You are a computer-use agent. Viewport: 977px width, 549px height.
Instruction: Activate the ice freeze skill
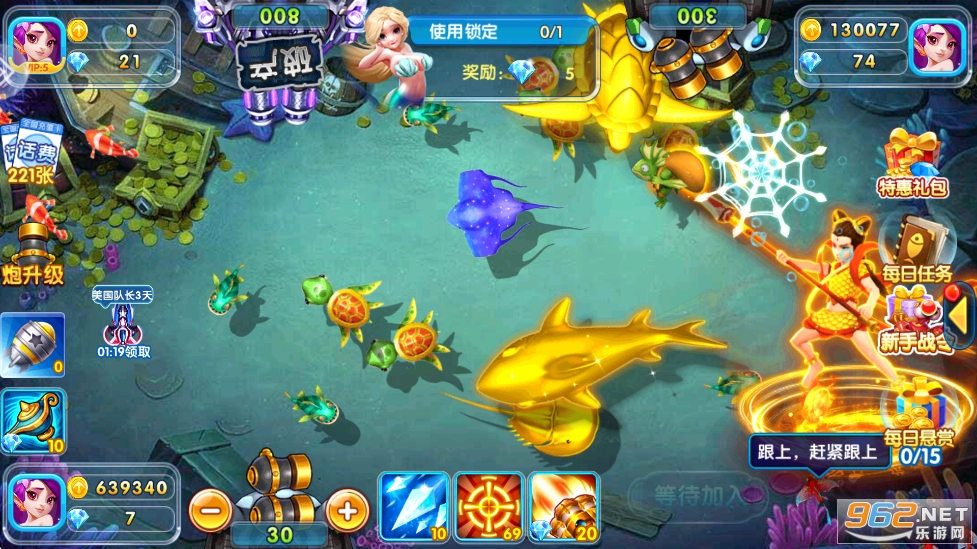coord(413,505)
